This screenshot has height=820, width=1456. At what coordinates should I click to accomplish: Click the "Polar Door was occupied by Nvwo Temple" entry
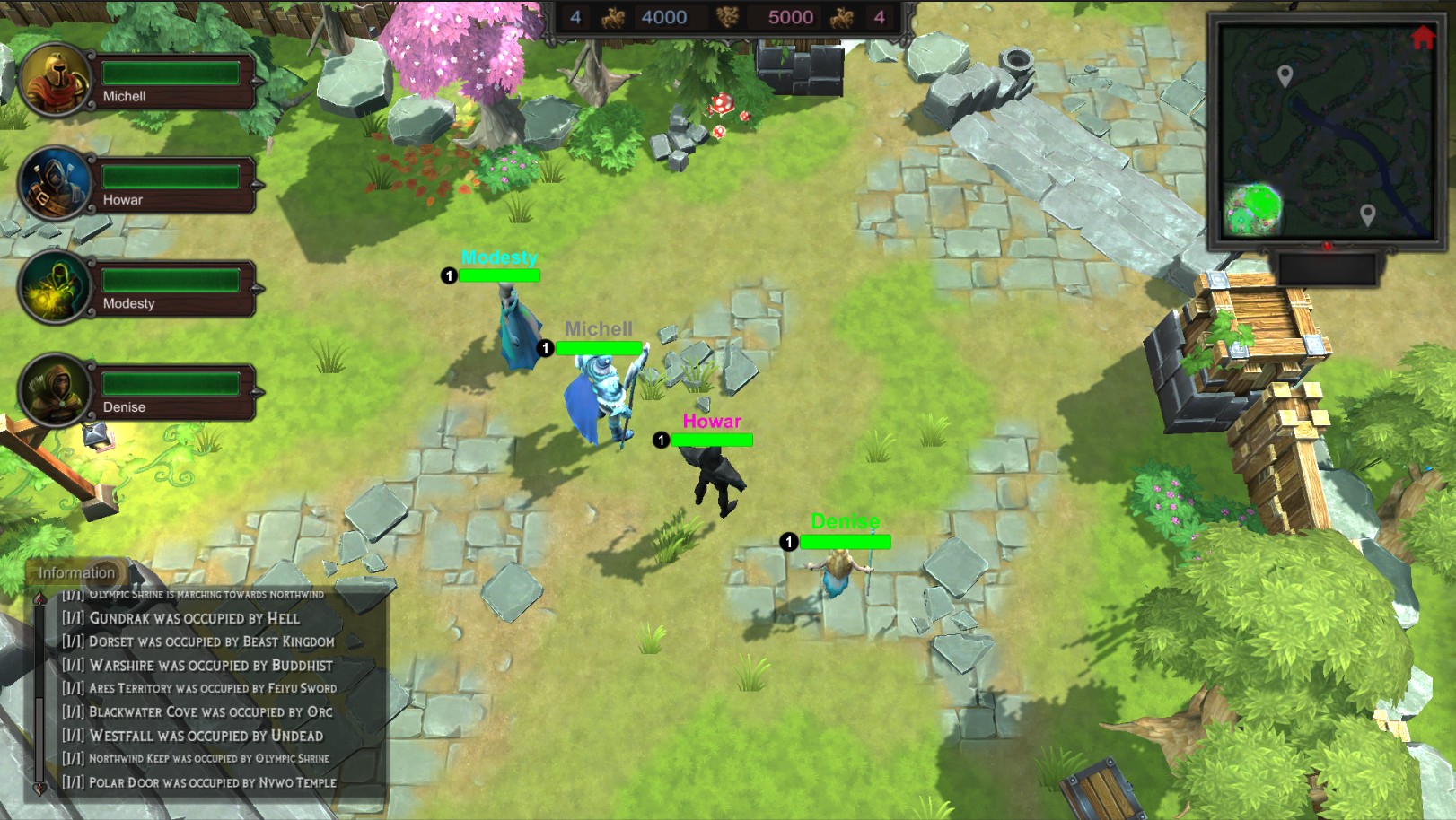pyautogui.click(x=198, y=781)
